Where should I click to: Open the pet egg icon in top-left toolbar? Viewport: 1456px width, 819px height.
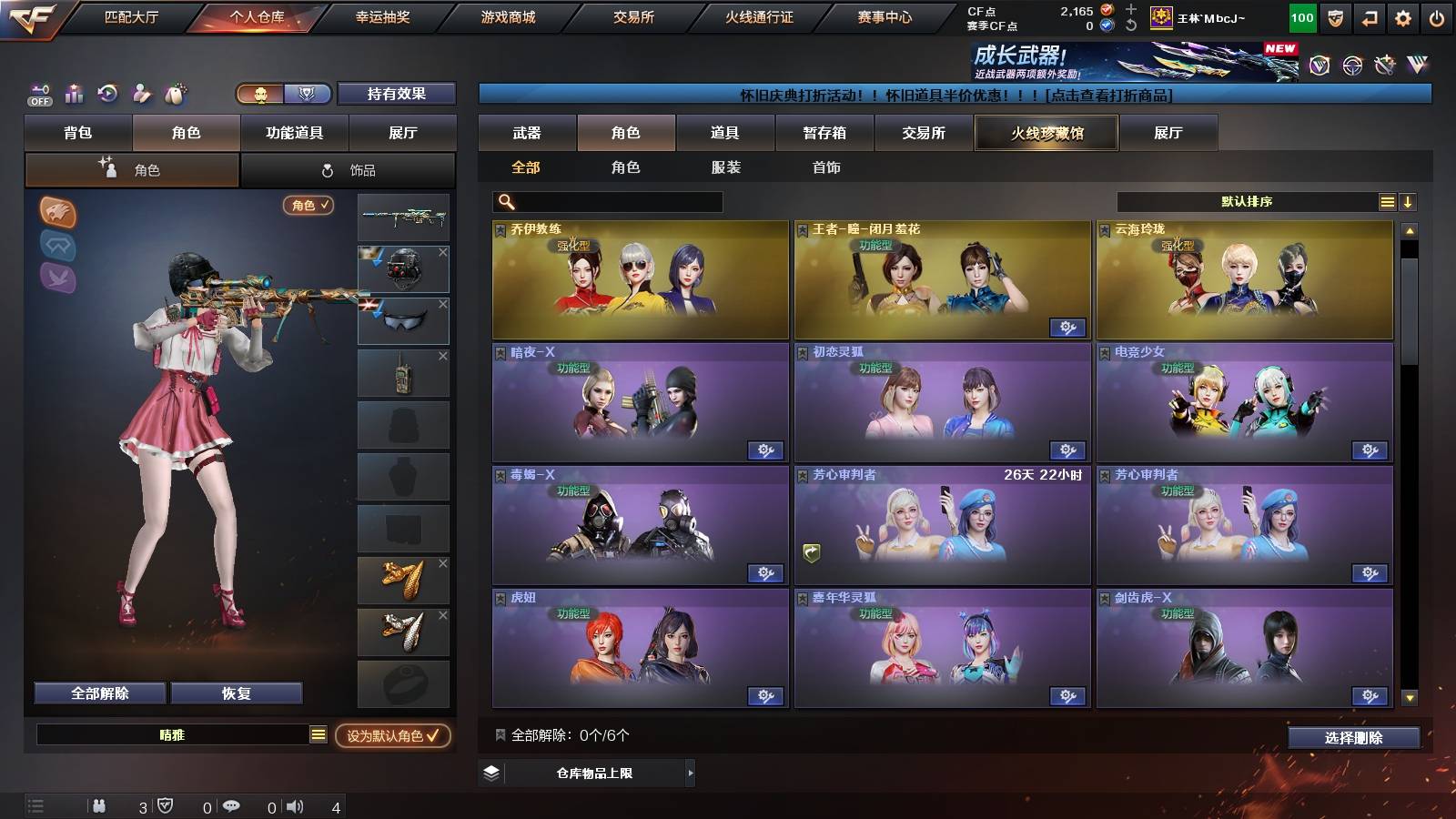coord(175,93)
